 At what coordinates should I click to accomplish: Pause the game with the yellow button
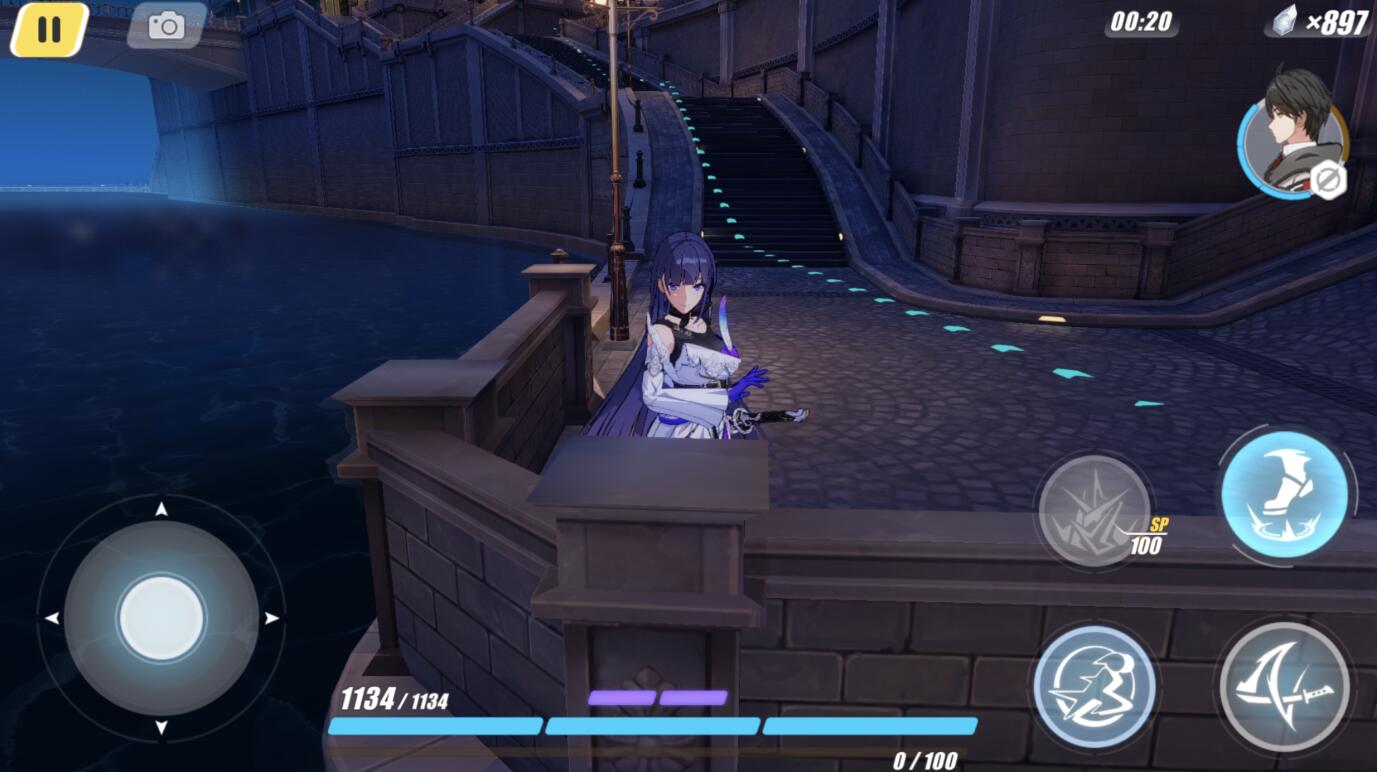click(49, 29)
